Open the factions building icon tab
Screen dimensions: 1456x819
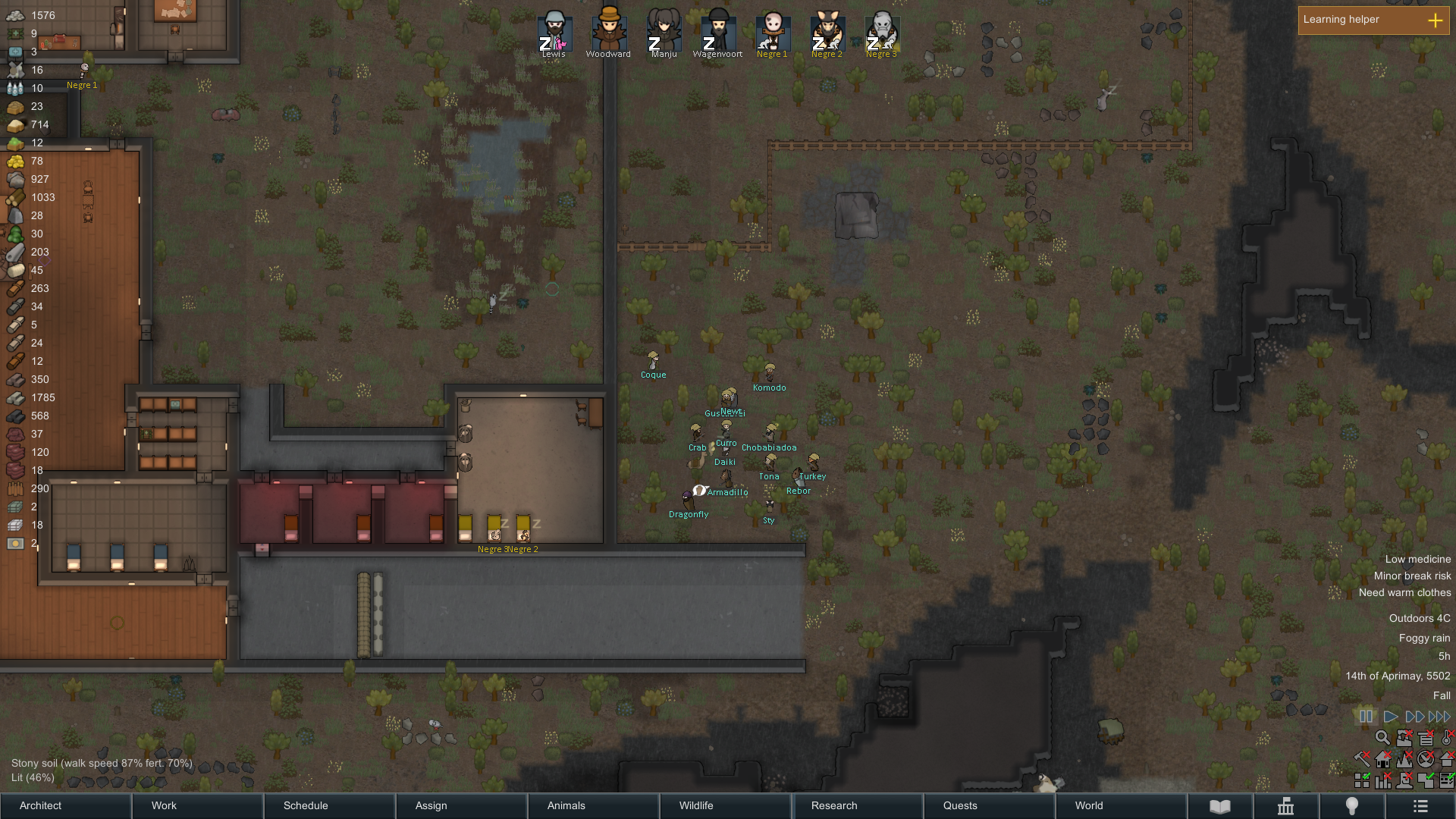pos(1285,806)
